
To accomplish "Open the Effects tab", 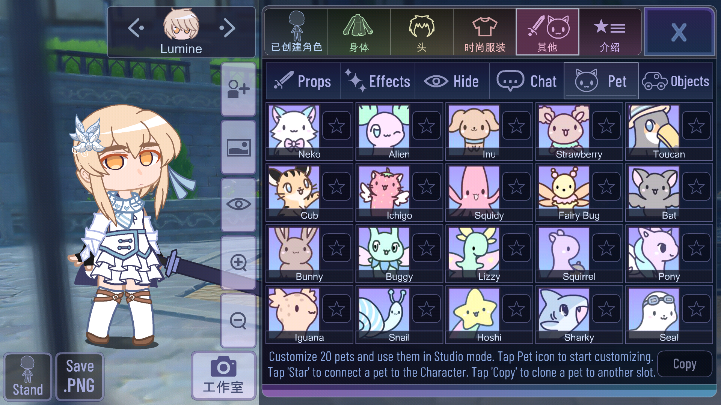I will (x=377, y=81).
